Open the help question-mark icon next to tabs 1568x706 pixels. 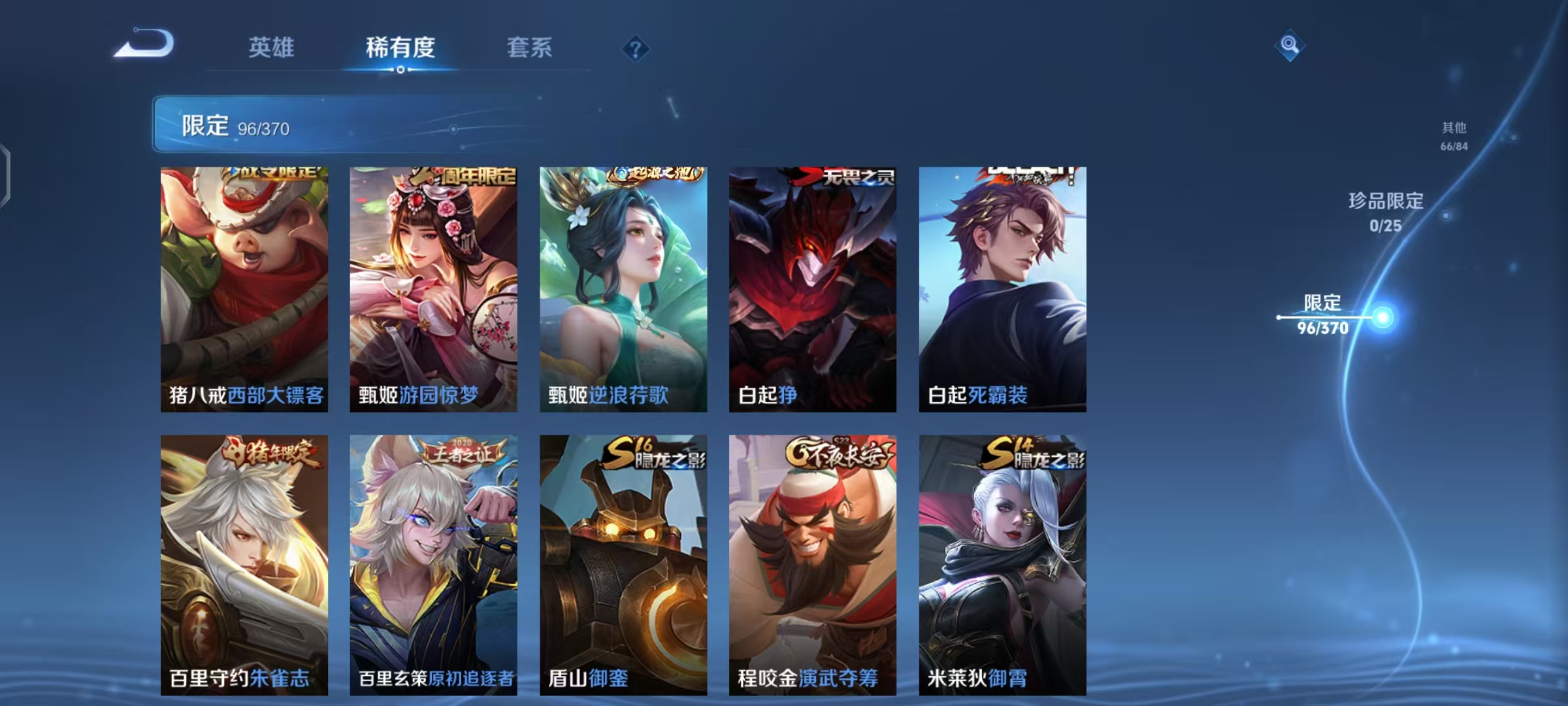pos(634,48)
